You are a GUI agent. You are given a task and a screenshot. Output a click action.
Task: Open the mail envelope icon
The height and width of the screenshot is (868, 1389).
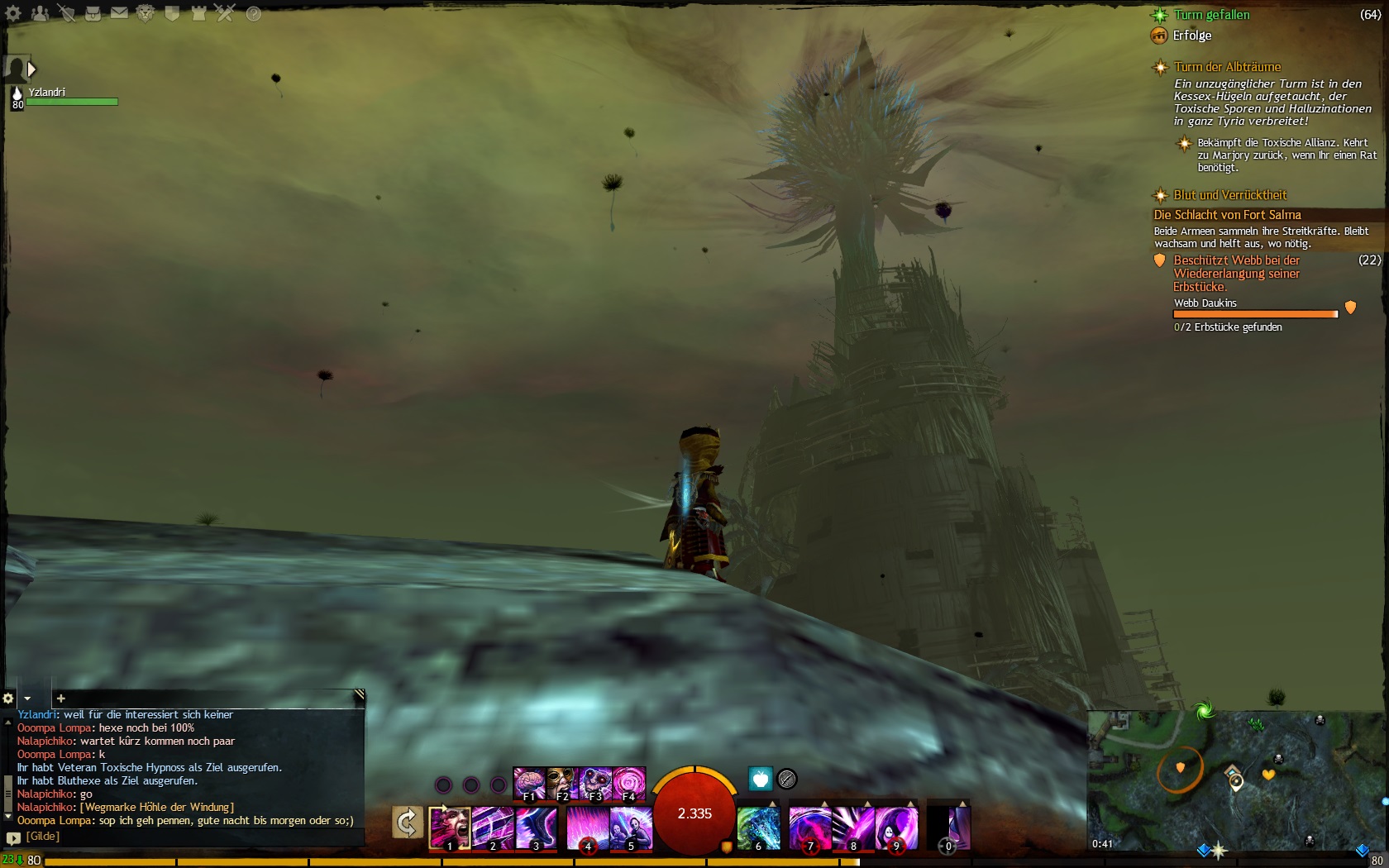(119, 13)
